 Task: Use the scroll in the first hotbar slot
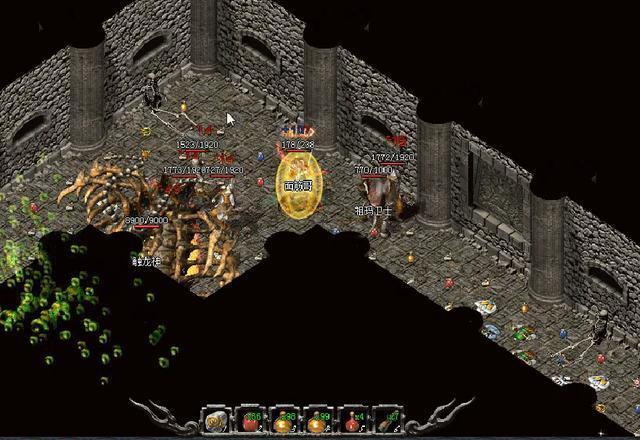pos(216,421)
